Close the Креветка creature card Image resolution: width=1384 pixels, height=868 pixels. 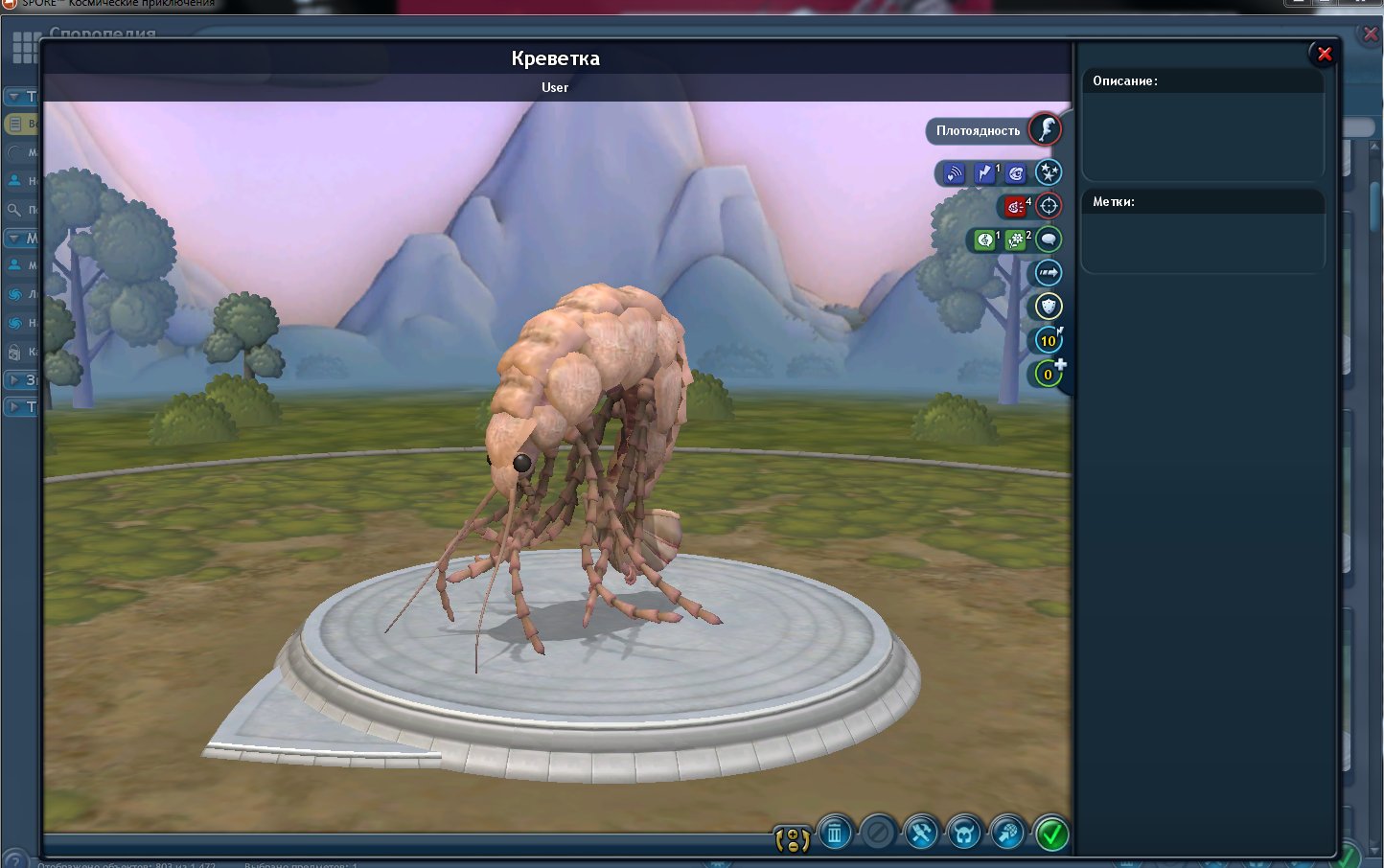pyautogui.click(x=1324, y=55)
